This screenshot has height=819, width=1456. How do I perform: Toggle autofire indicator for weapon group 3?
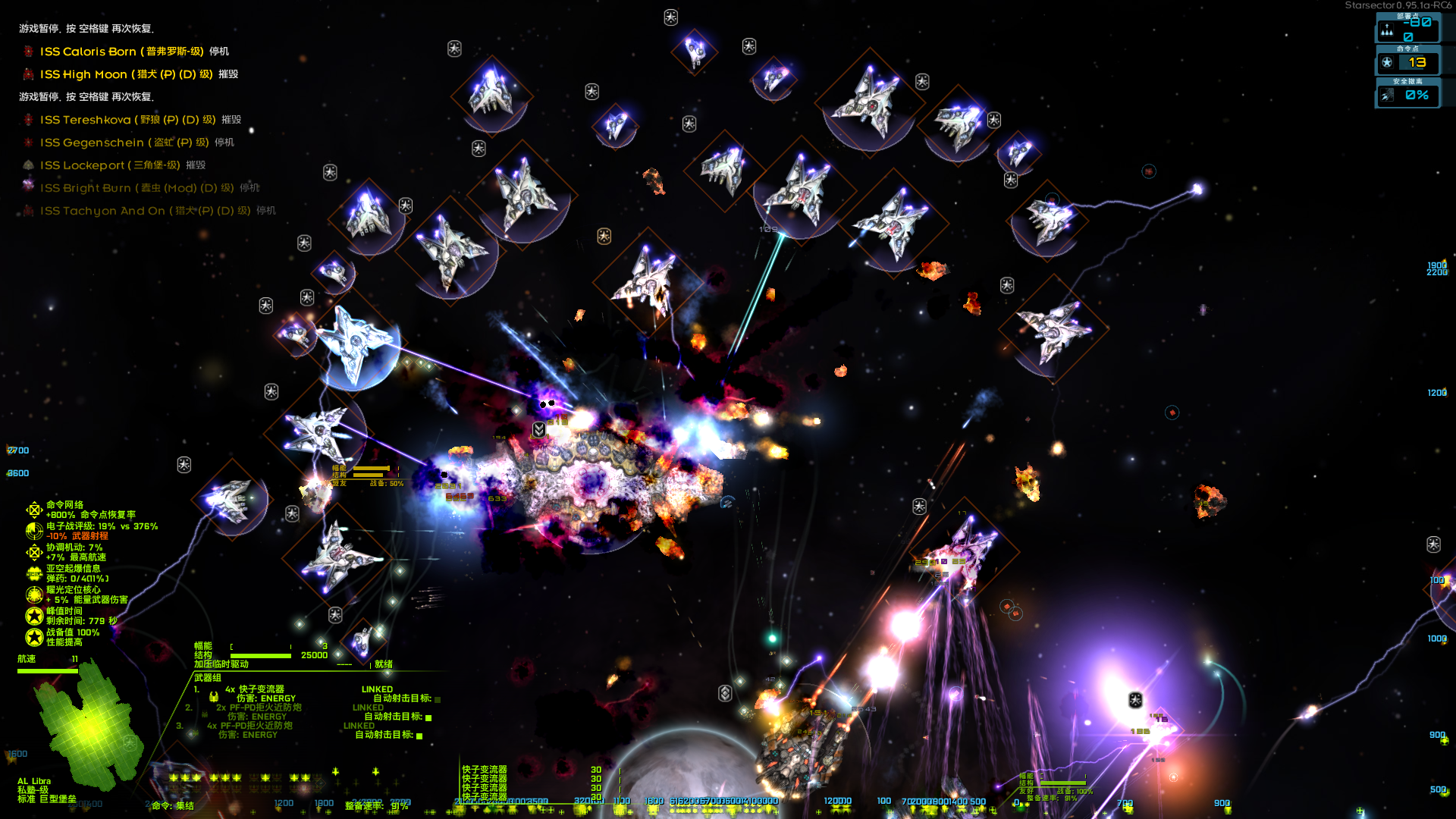pyautogui.click(x=419, y=736)
